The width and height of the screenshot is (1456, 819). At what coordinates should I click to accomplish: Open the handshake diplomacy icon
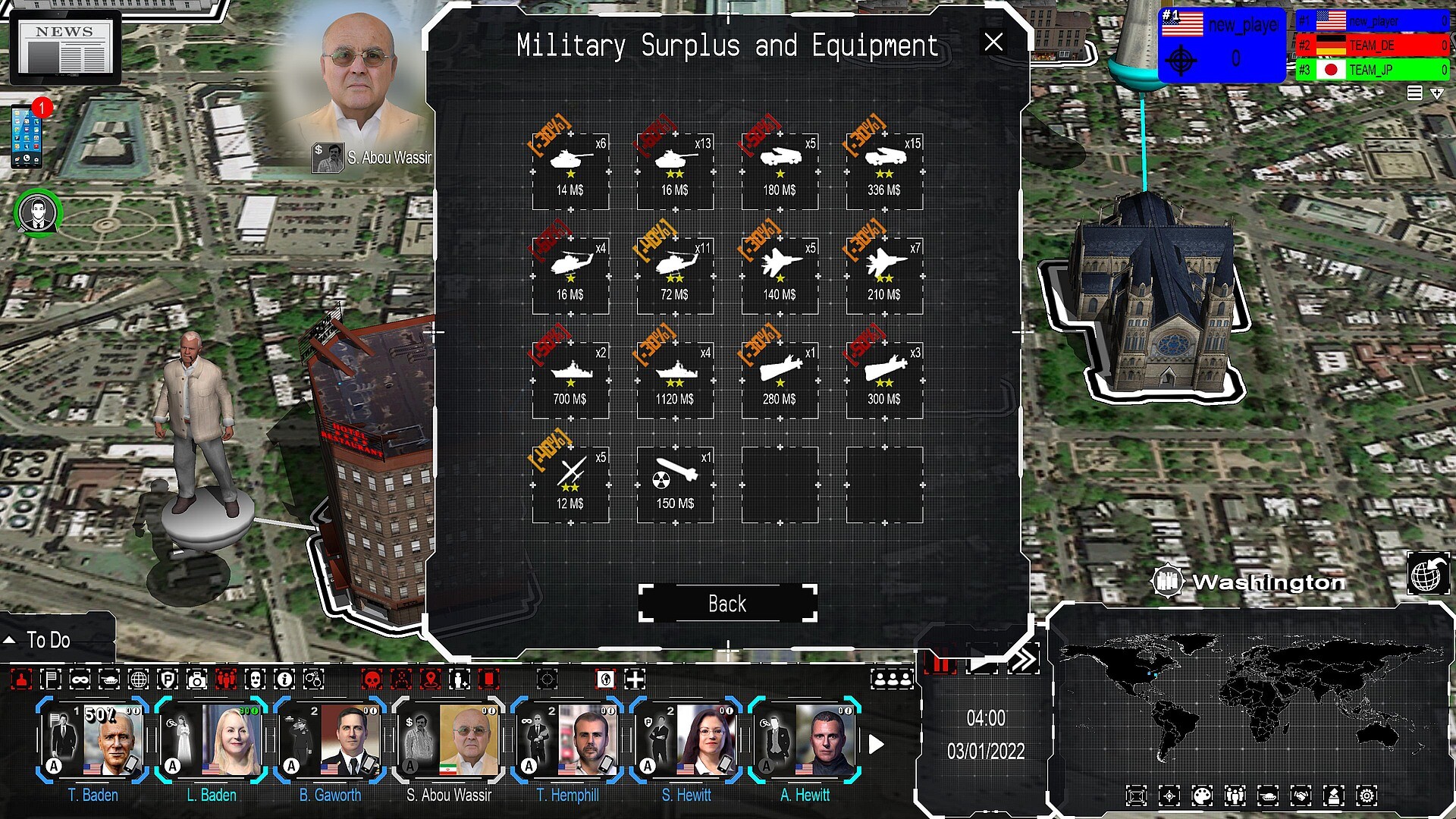(1301, 795)
